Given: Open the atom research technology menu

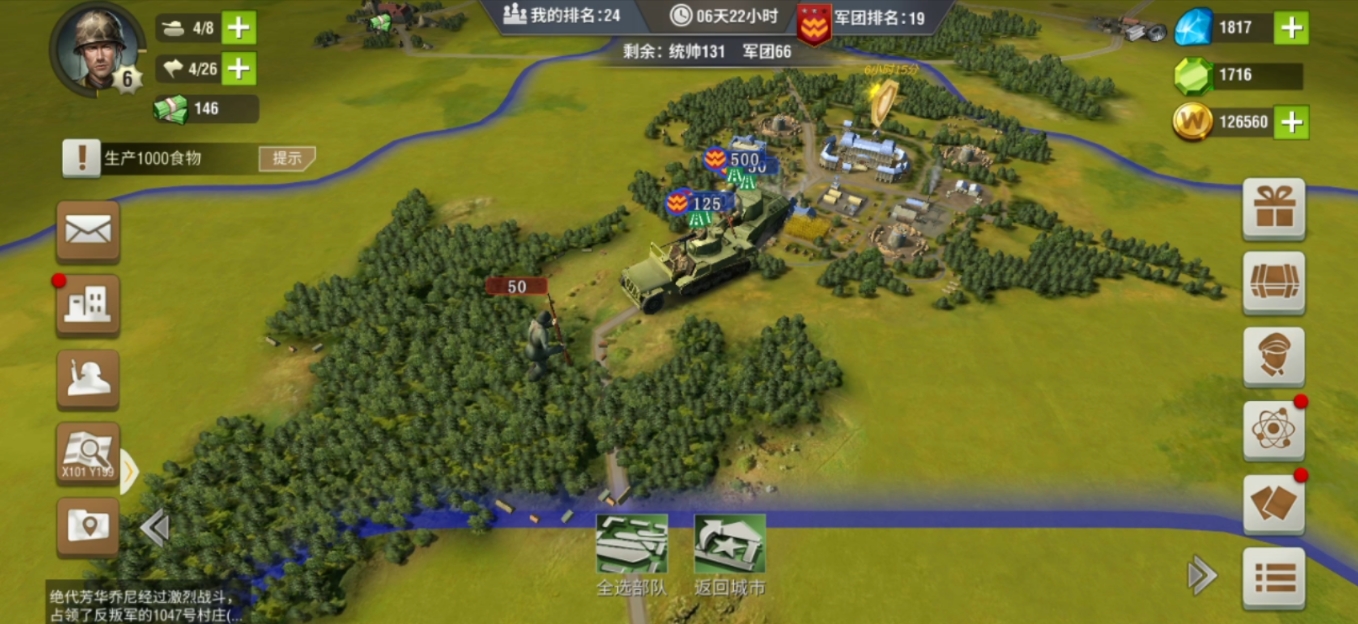Looking at the screenshot, I should pos(1273,431).
